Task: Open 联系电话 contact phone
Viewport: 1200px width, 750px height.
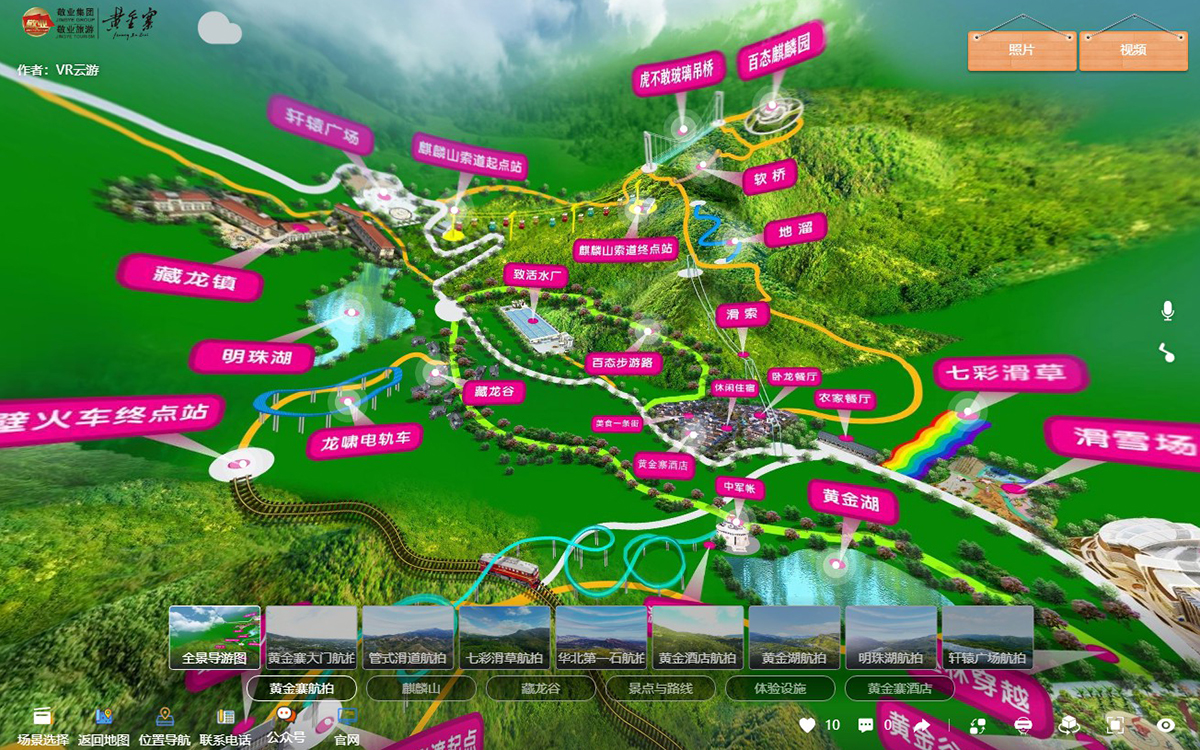Action: pyautogui.click(x=225, y=725)
